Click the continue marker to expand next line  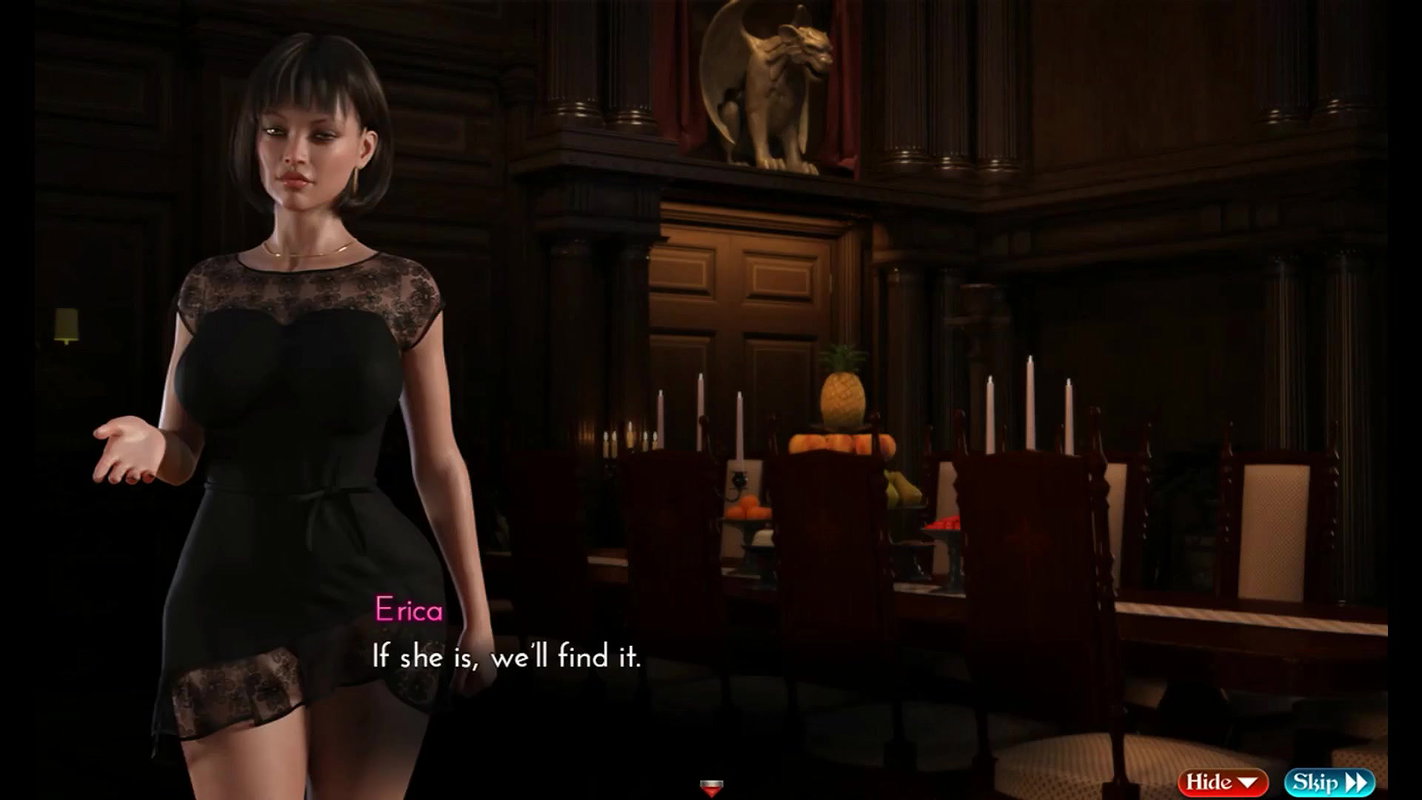710,788
